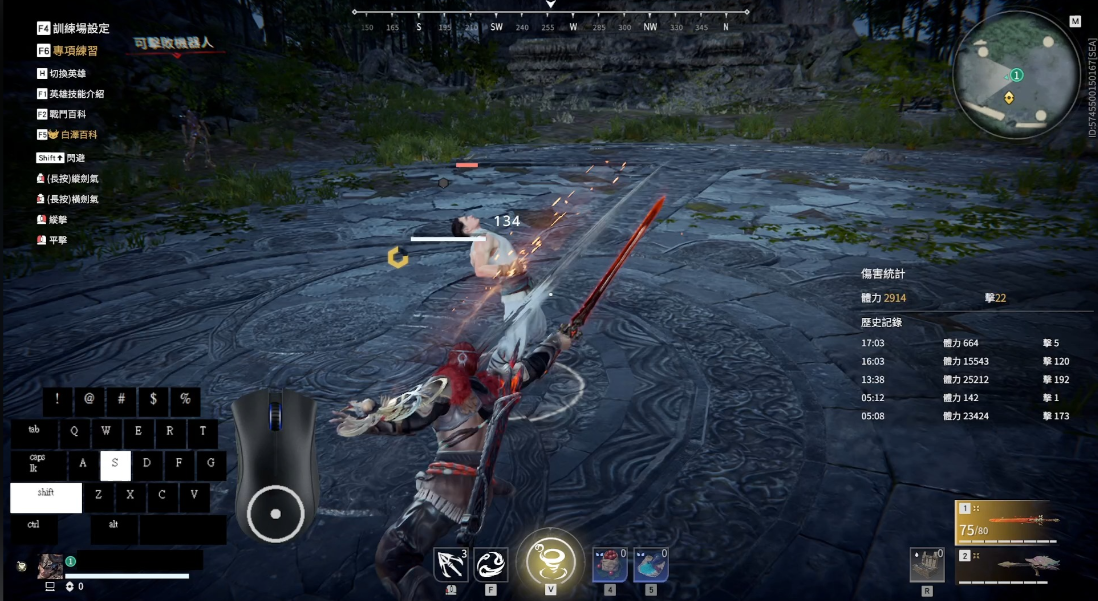Click the hero portrait in the status bar
This screenshot has width=1098, height=601.
[x=50, y=566]
